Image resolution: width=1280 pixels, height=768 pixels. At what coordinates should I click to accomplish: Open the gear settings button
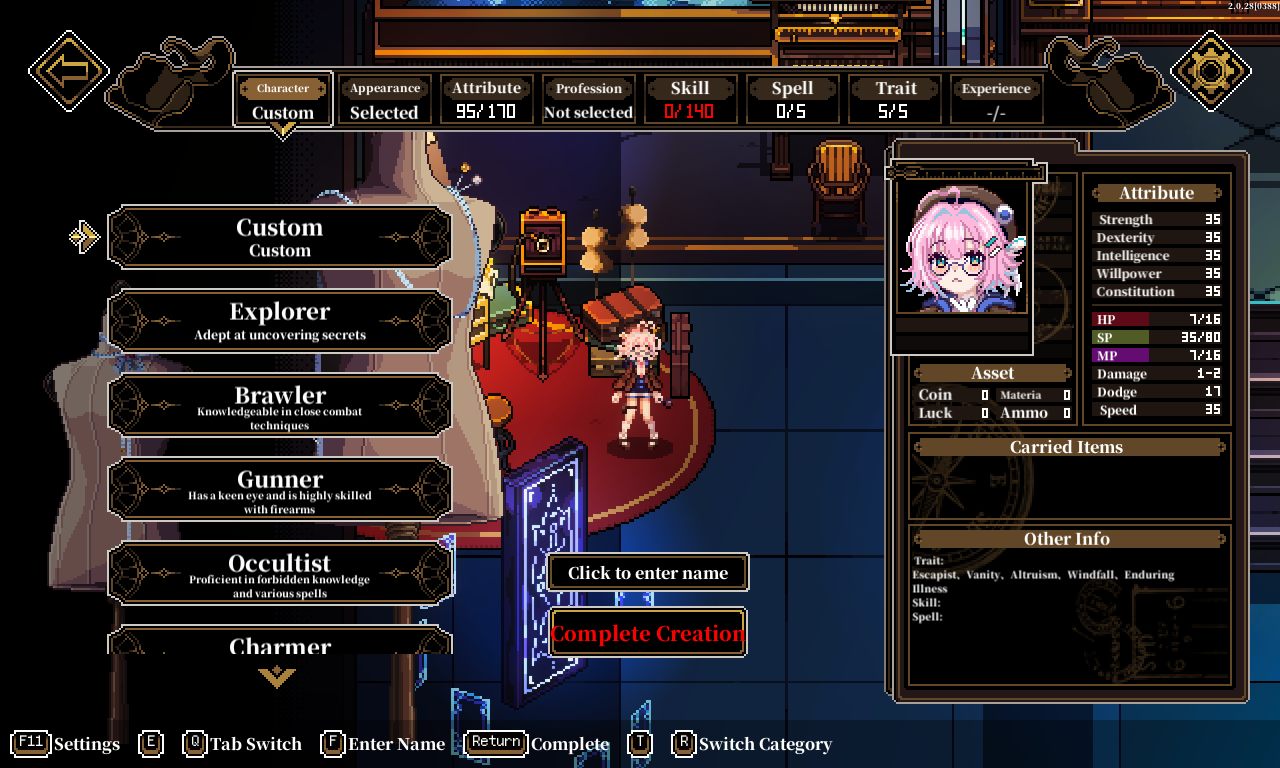1210,71
